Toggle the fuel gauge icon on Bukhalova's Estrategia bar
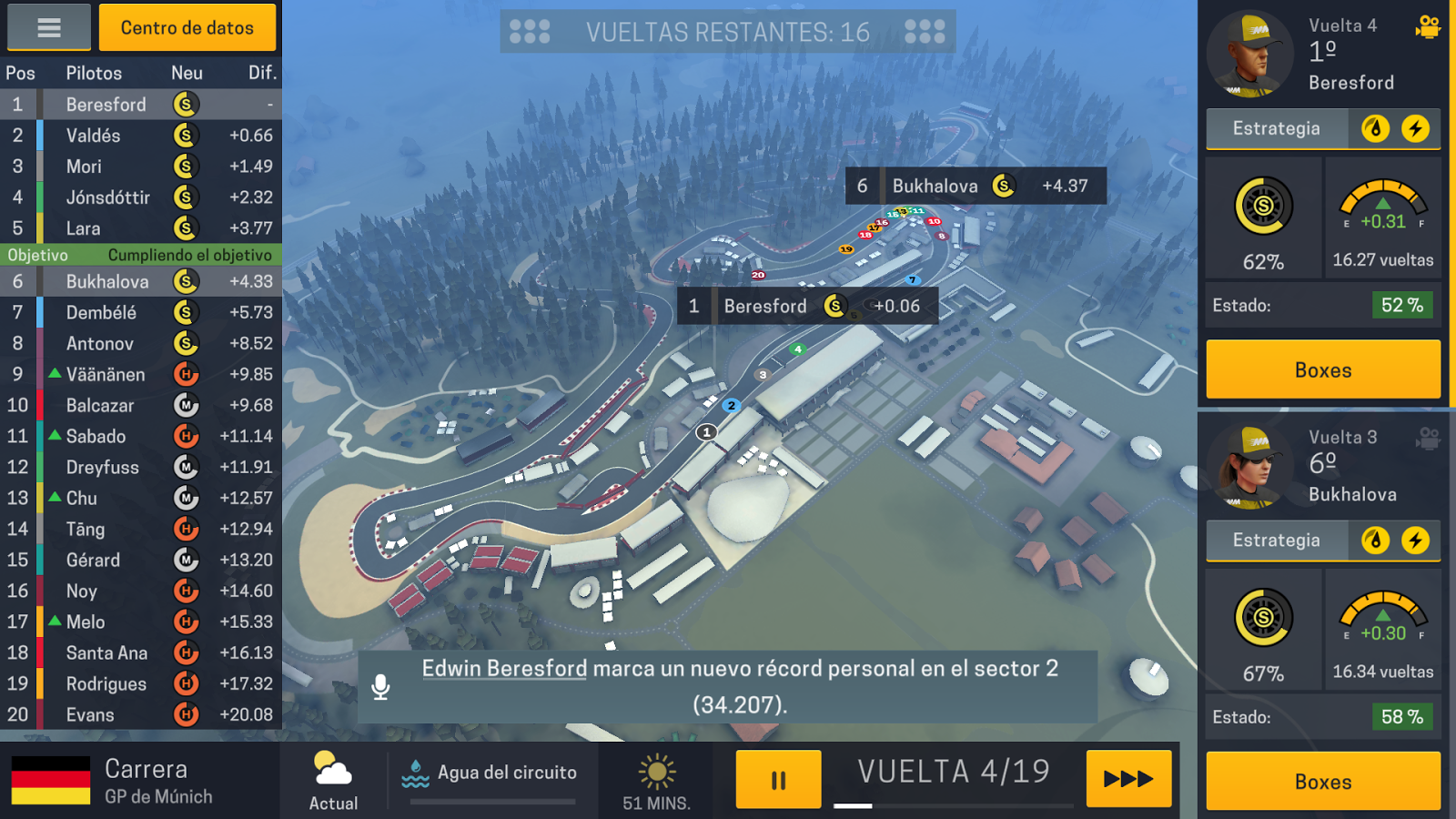The height and width of the screenshot is (819, 1456). point(1374,541)
